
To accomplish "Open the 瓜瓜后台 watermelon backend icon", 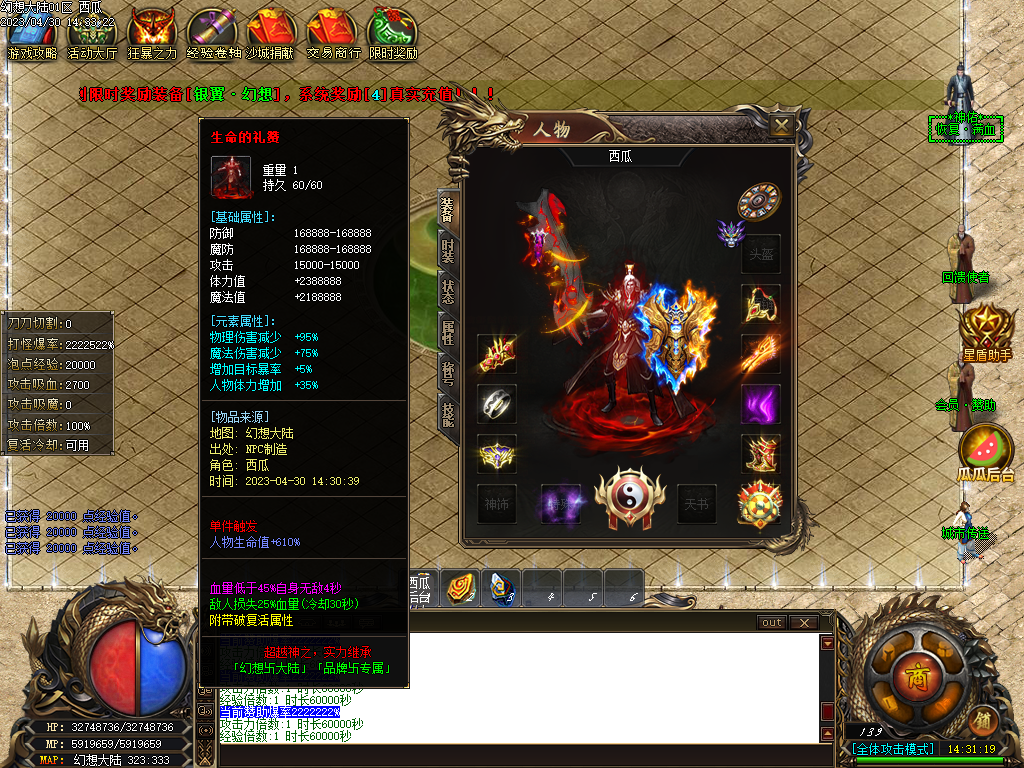I will (986, 453).
